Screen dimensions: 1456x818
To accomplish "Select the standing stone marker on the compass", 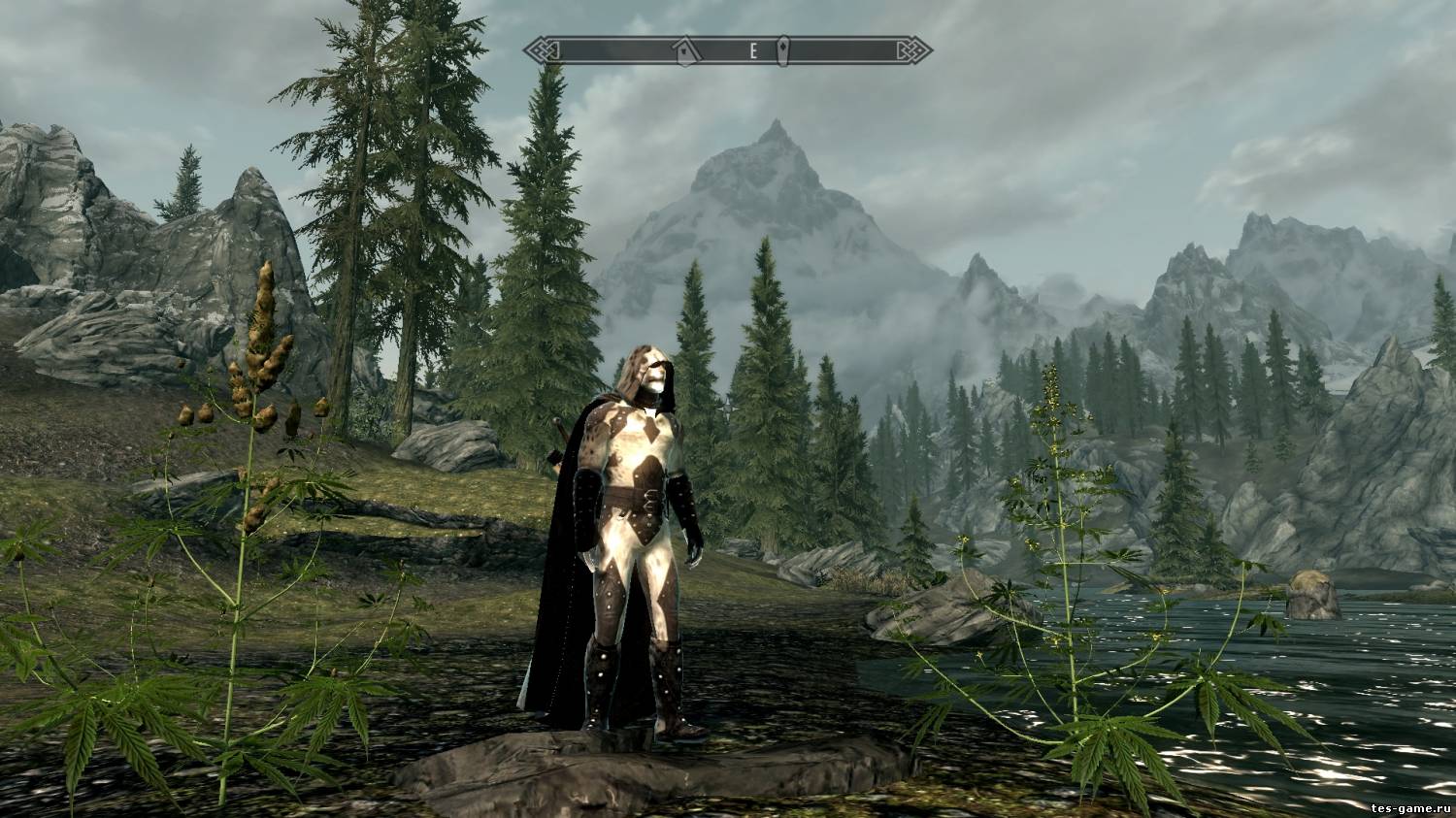I will (x=782, y=50).
